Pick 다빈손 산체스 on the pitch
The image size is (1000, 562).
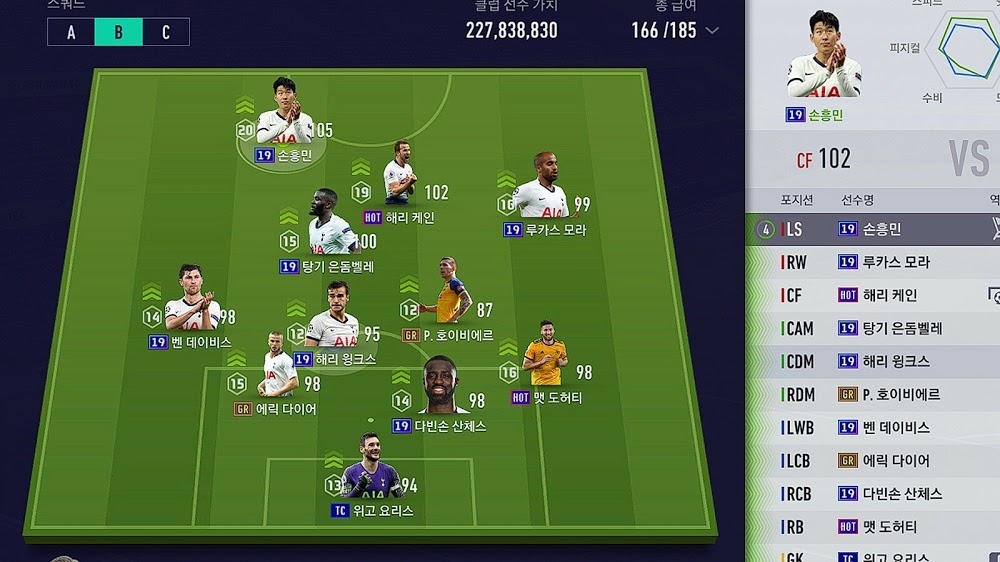(440, 388)
